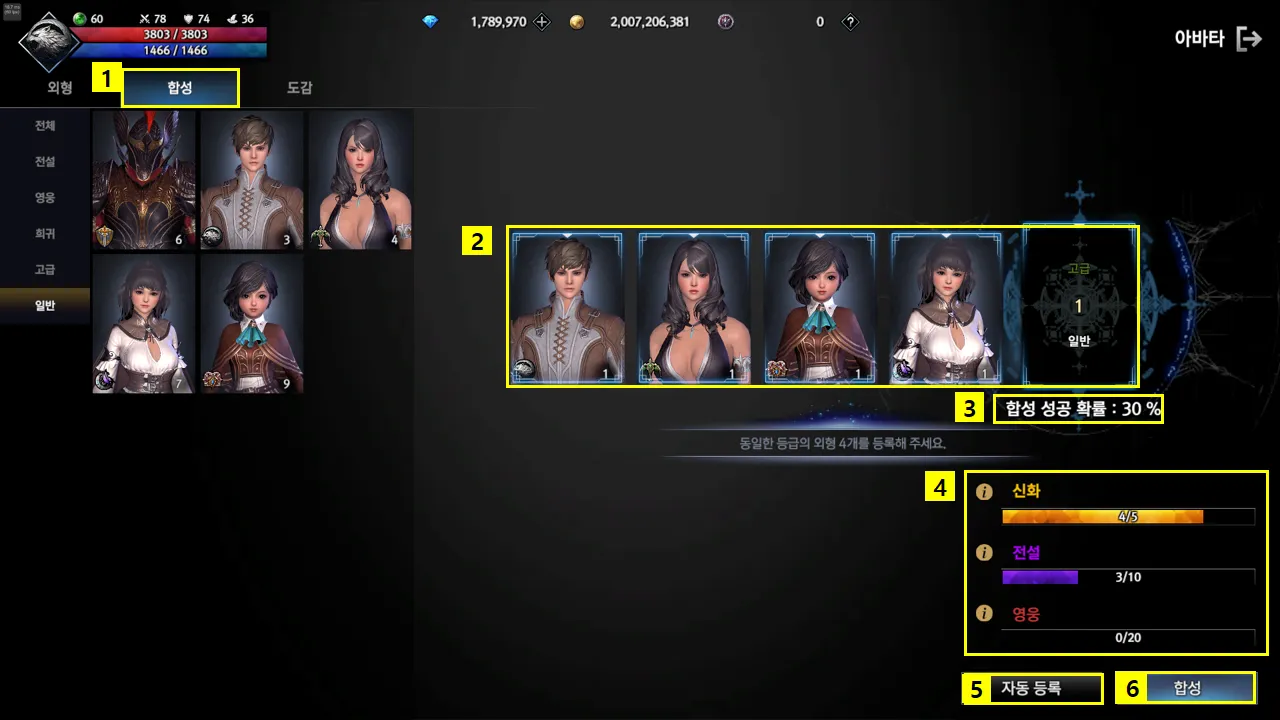
Task: Exit the 아바타 screen
Action: click(1249, 39)
